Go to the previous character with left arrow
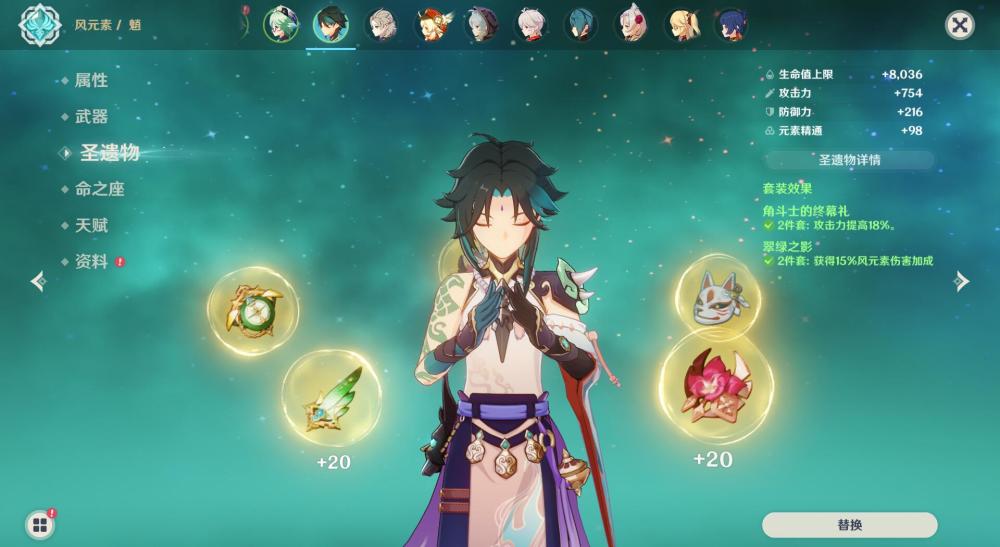1000x547 pixels. tap(38, 281)
